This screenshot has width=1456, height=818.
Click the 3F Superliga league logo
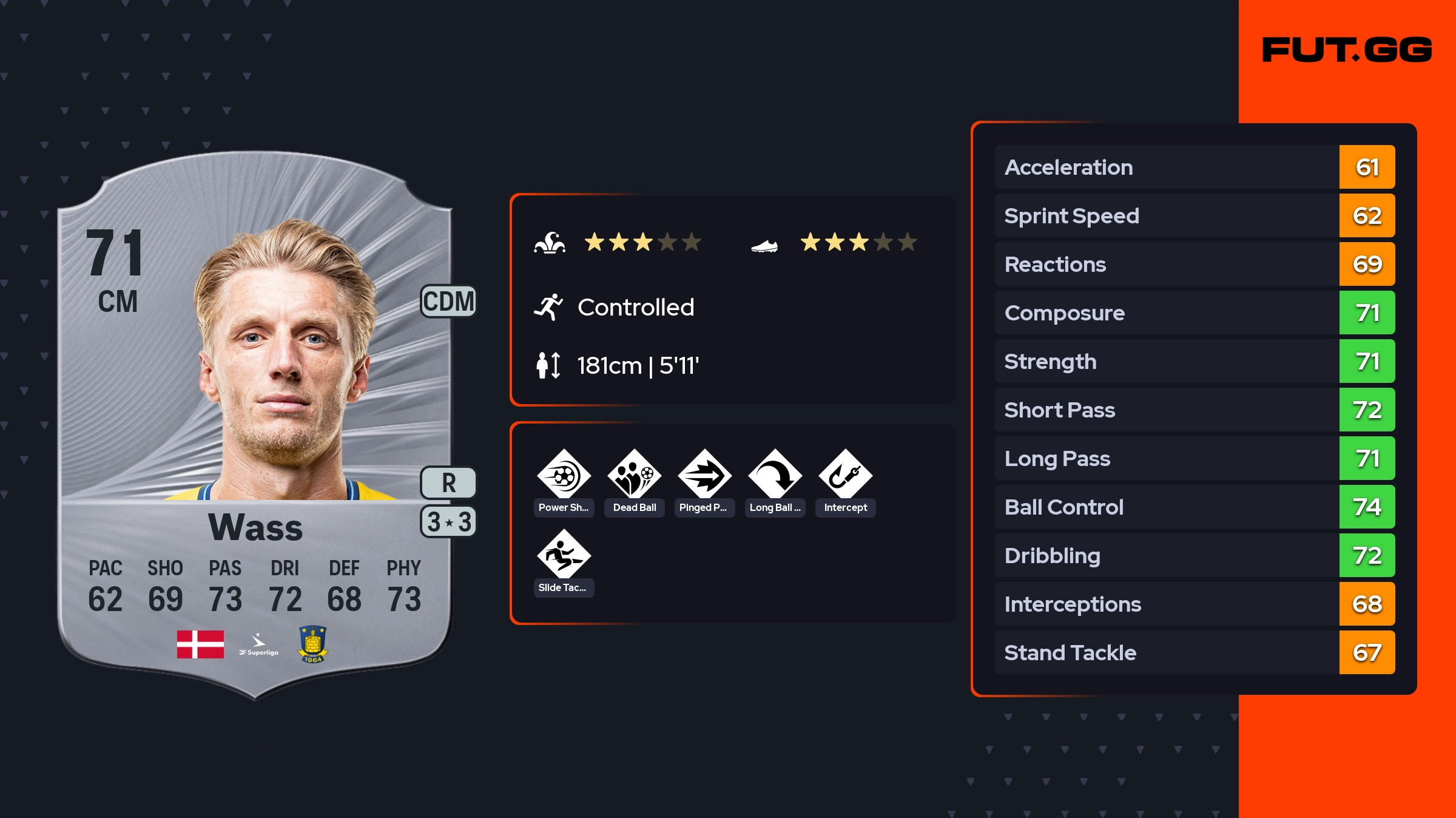click(258, 645)
